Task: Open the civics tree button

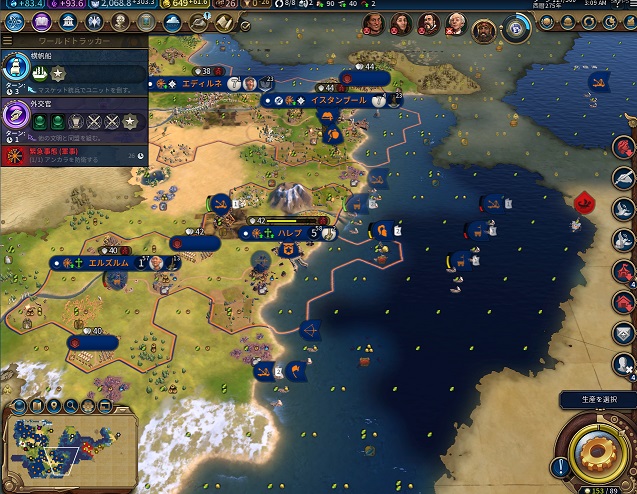Action: click(x=41, y=23)
